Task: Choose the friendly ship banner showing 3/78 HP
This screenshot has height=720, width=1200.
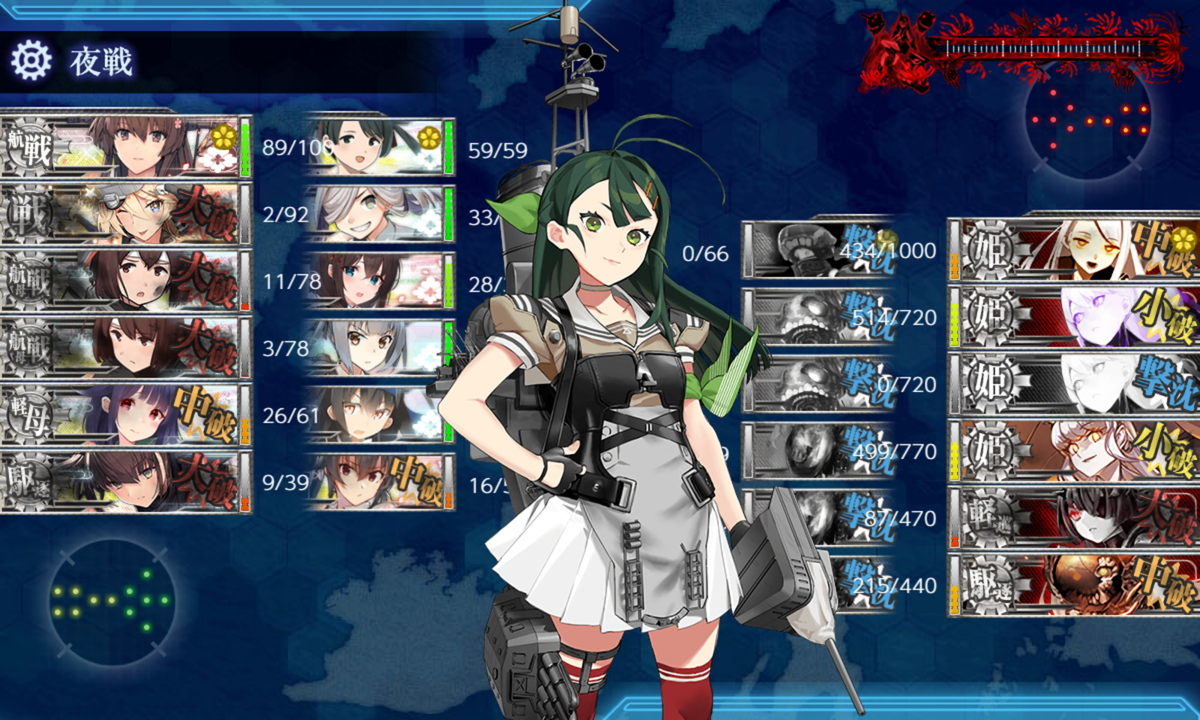Action: 125,347
